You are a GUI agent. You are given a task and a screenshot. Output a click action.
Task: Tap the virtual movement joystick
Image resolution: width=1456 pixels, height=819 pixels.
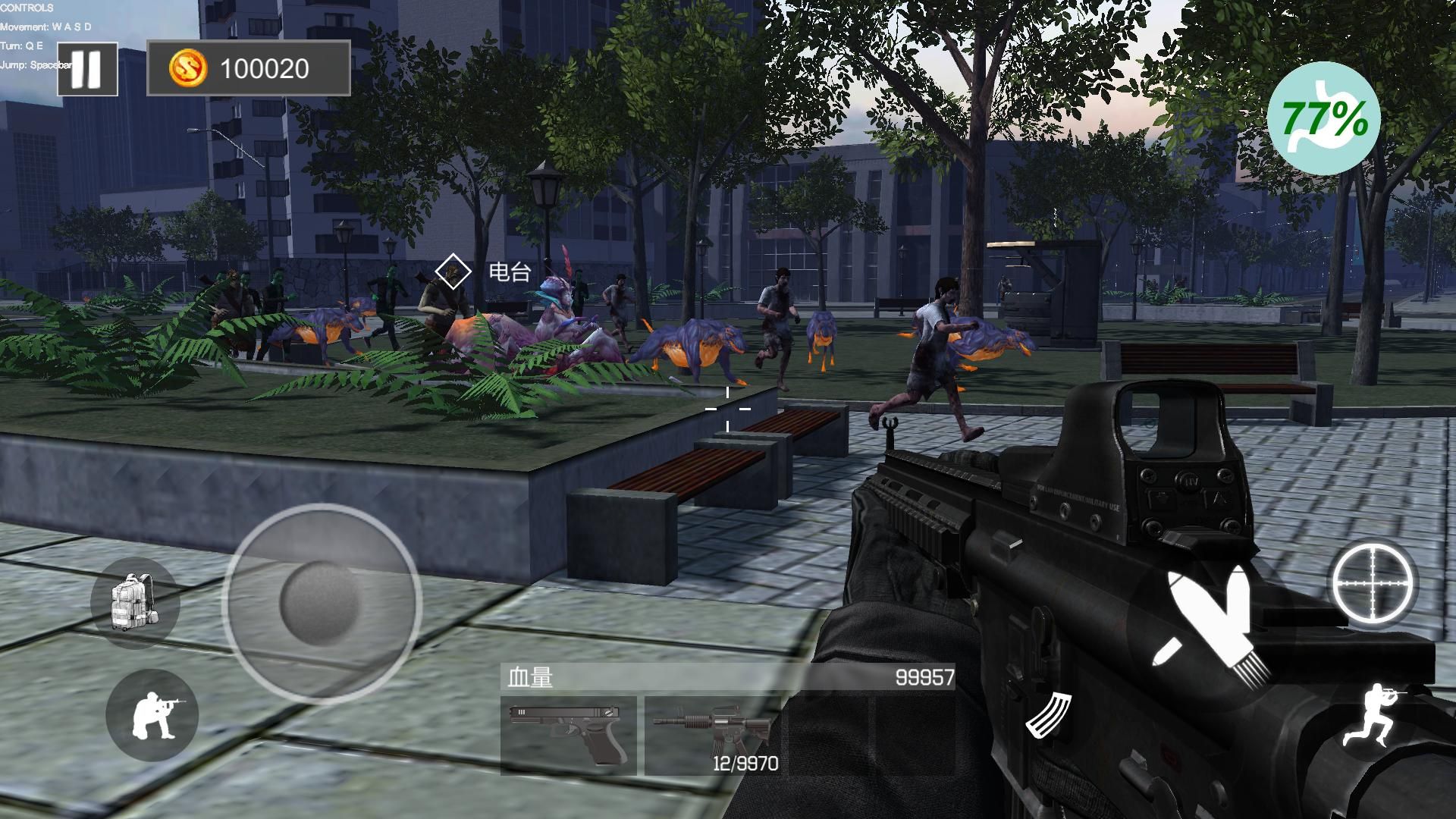pos(322,603)
